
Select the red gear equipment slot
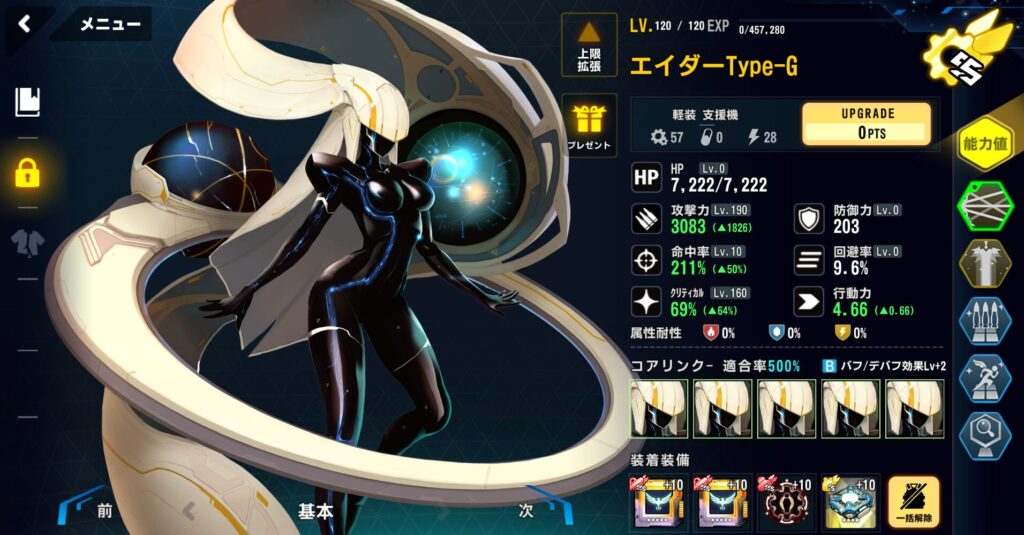(786, 502)
